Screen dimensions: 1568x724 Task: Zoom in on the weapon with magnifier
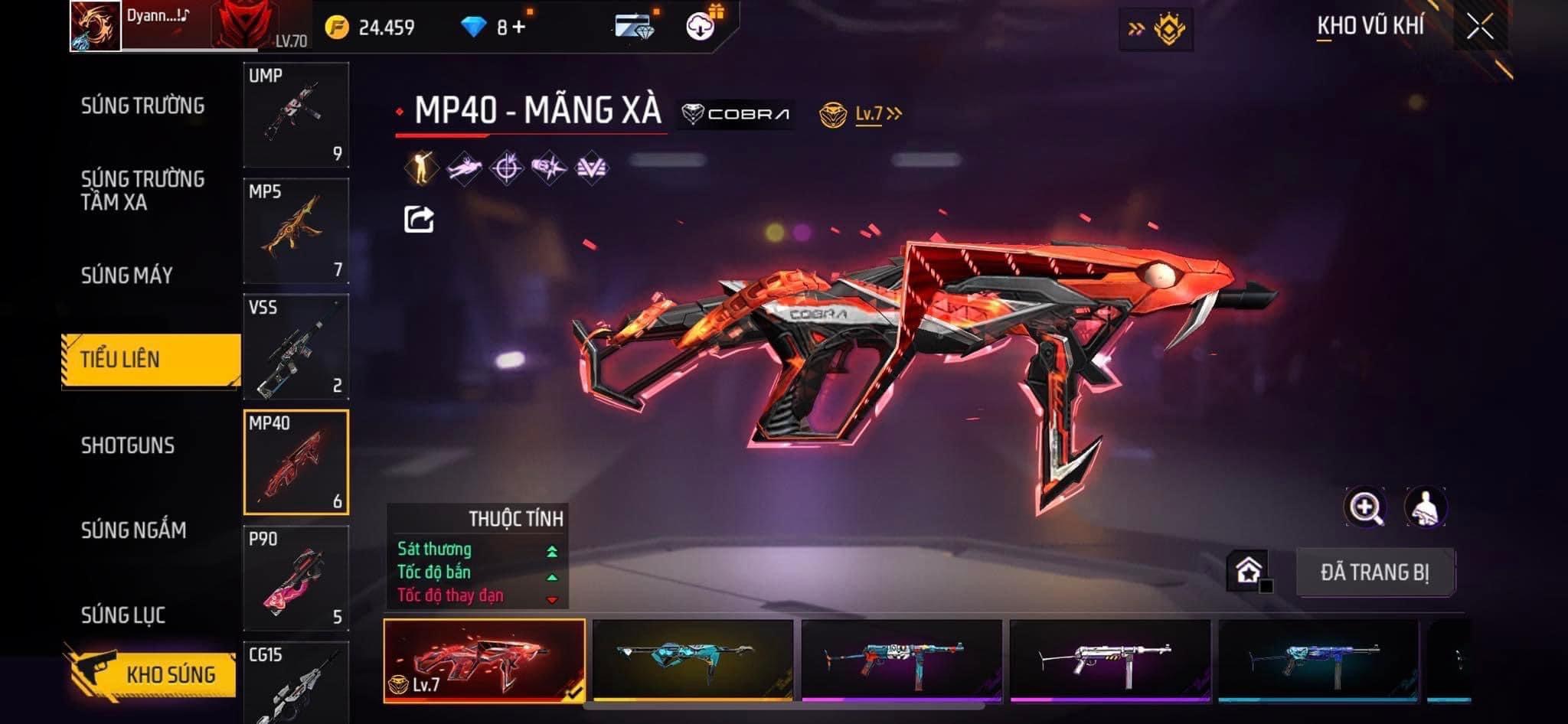(x=1365, y=507)
